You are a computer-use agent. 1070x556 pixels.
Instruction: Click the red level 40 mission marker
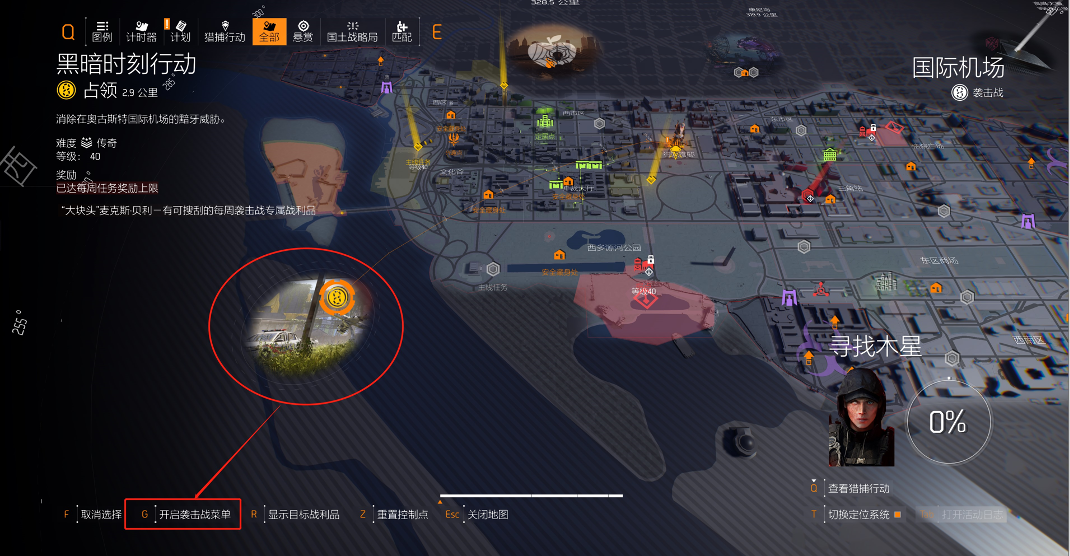pyautogui.click(x=650, y=297)
